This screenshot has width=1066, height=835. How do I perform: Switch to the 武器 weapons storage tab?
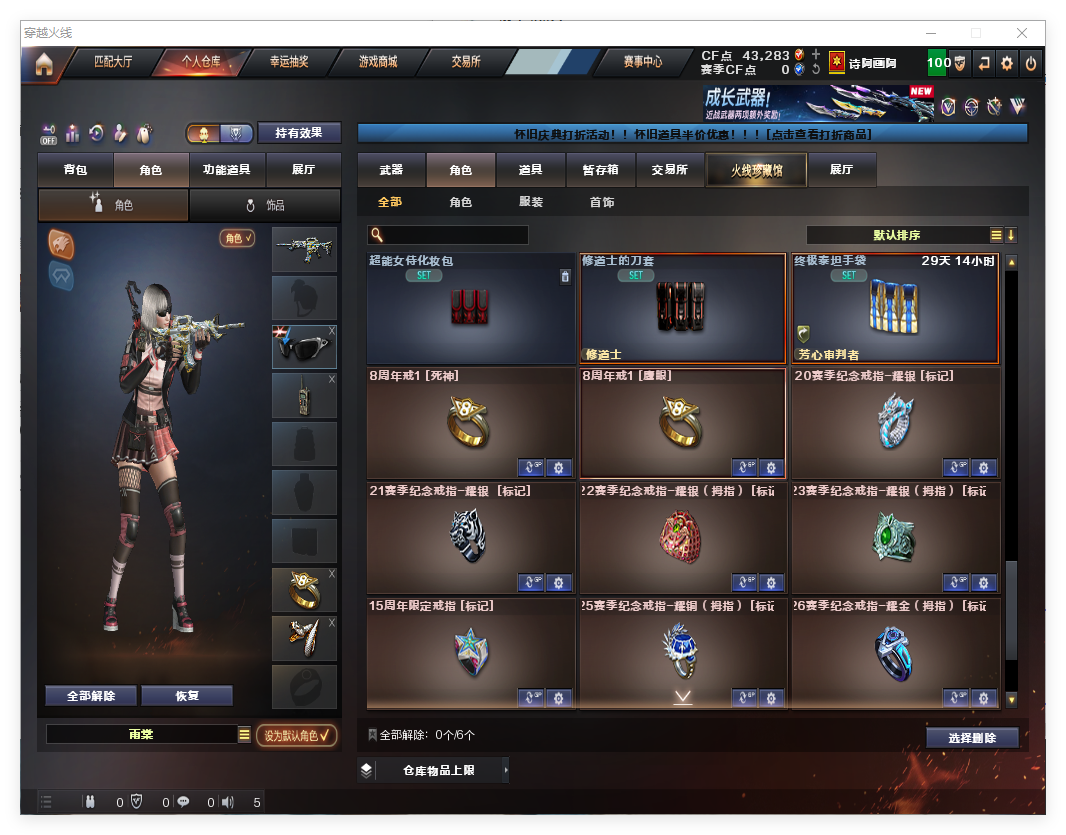click(391, 170)
